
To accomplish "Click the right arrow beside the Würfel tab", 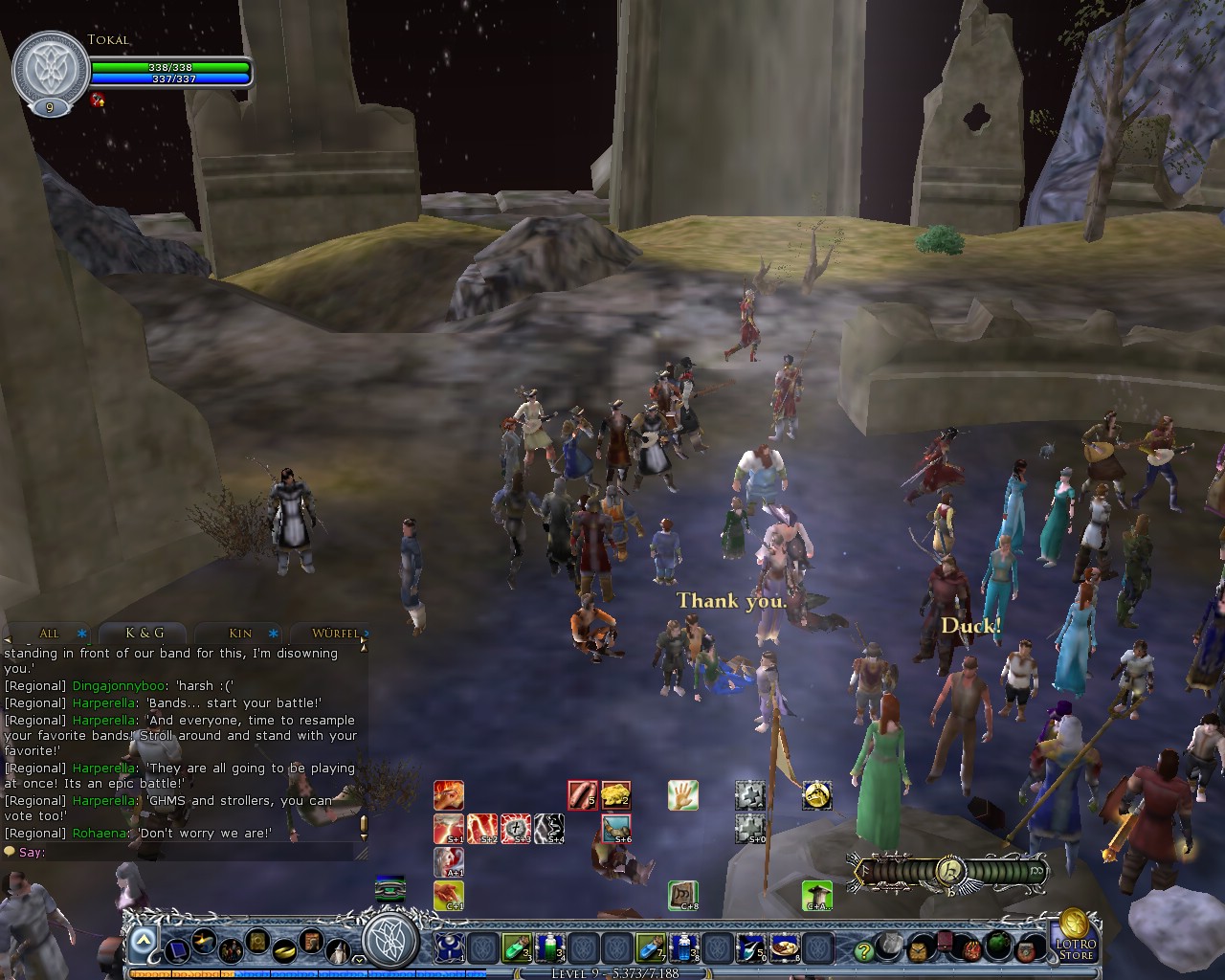I will point(367,634).
